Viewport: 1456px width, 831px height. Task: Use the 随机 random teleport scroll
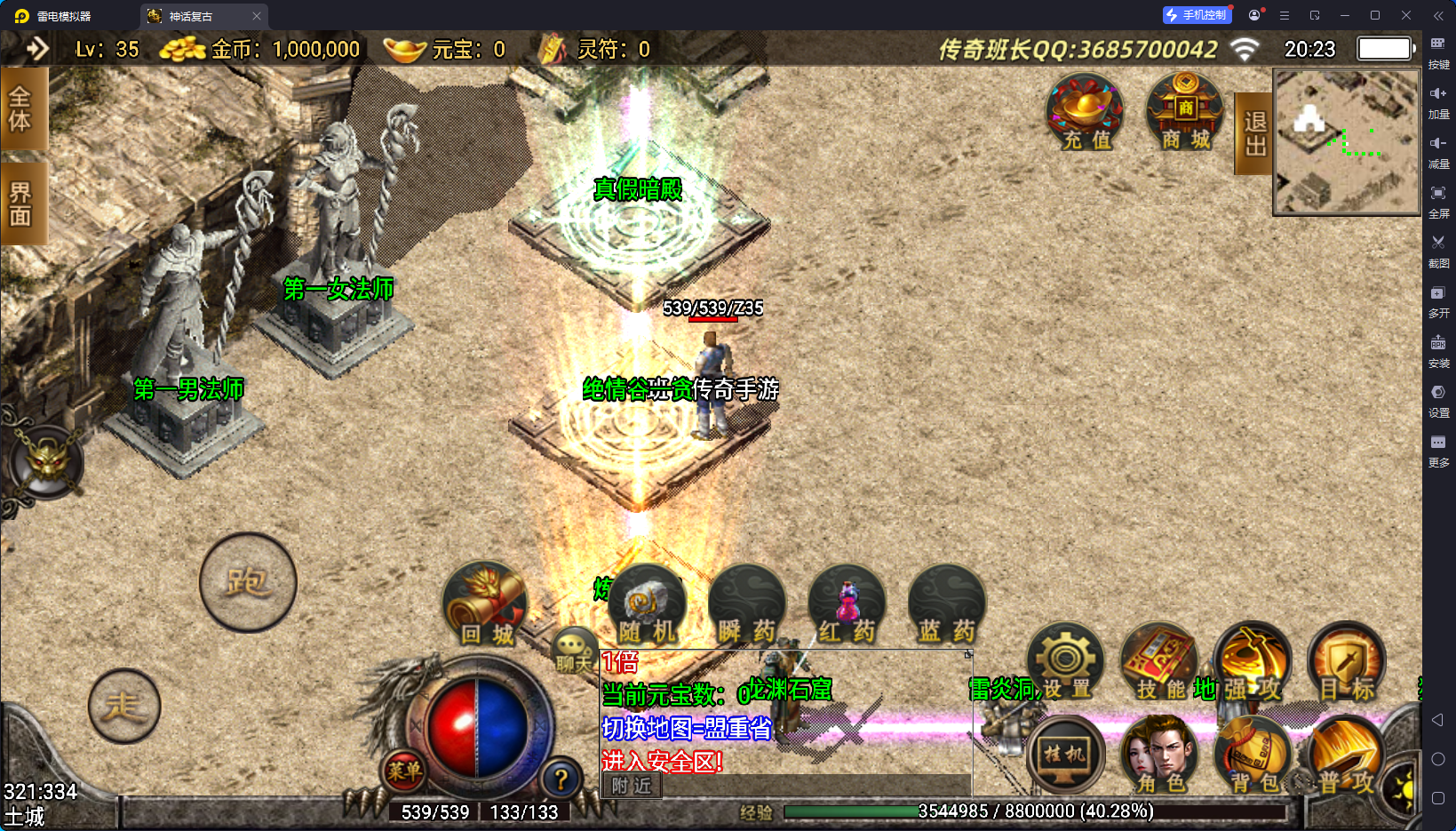648,606
